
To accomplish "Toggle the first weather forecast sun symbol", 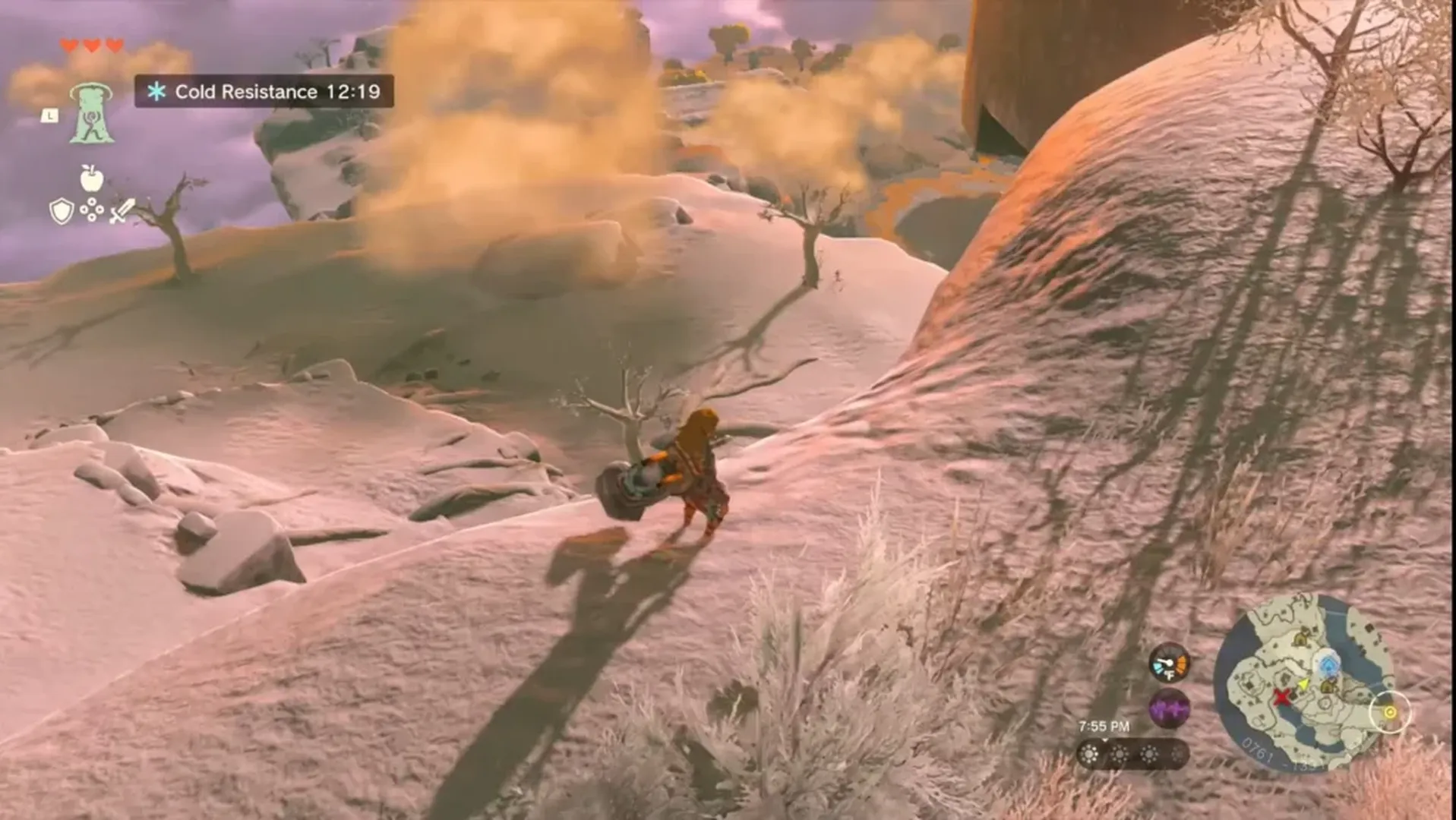I will (x=1089, y=755).
